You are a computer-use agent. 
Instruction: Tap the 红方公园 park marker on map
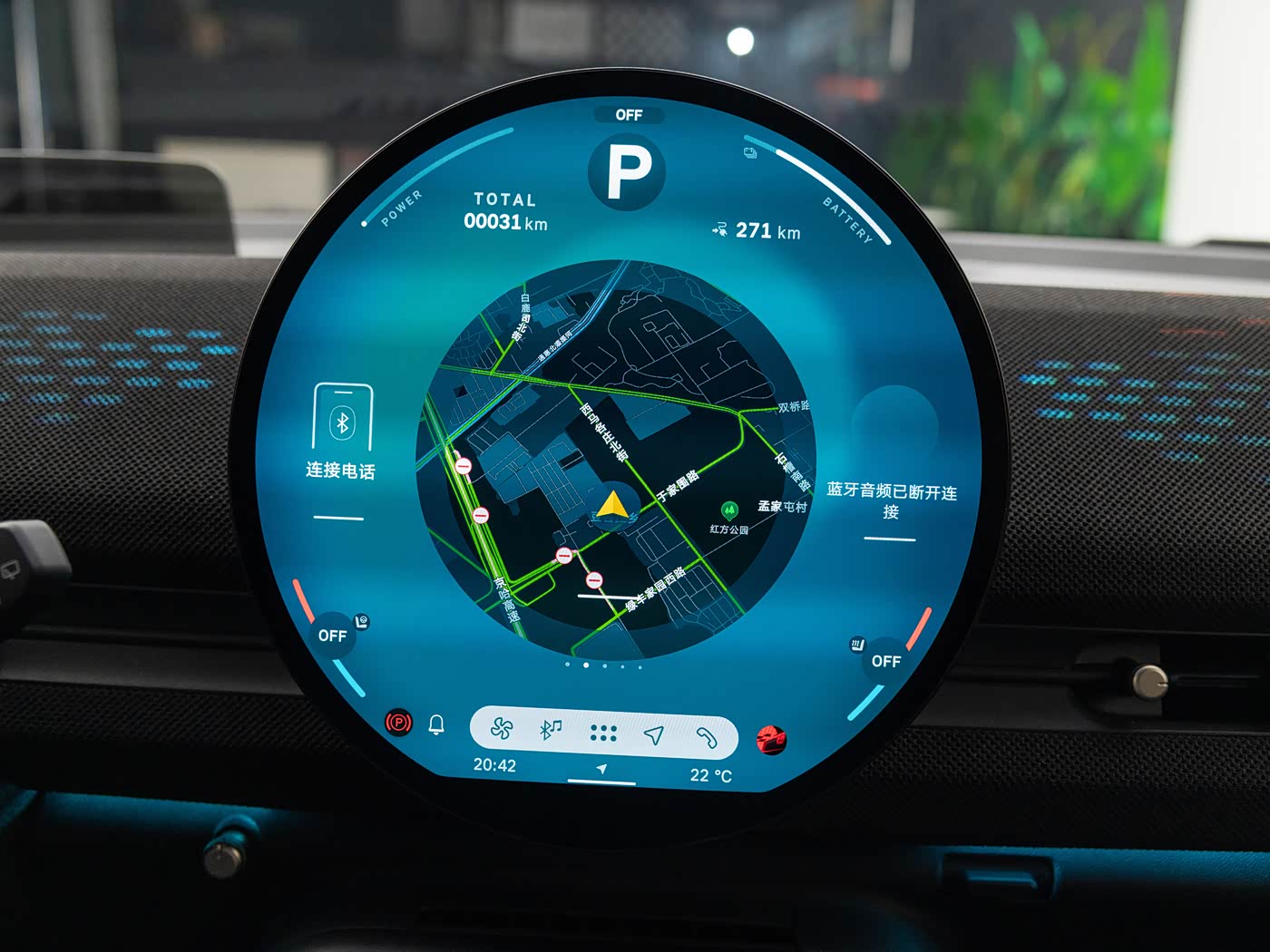(729, 511)
